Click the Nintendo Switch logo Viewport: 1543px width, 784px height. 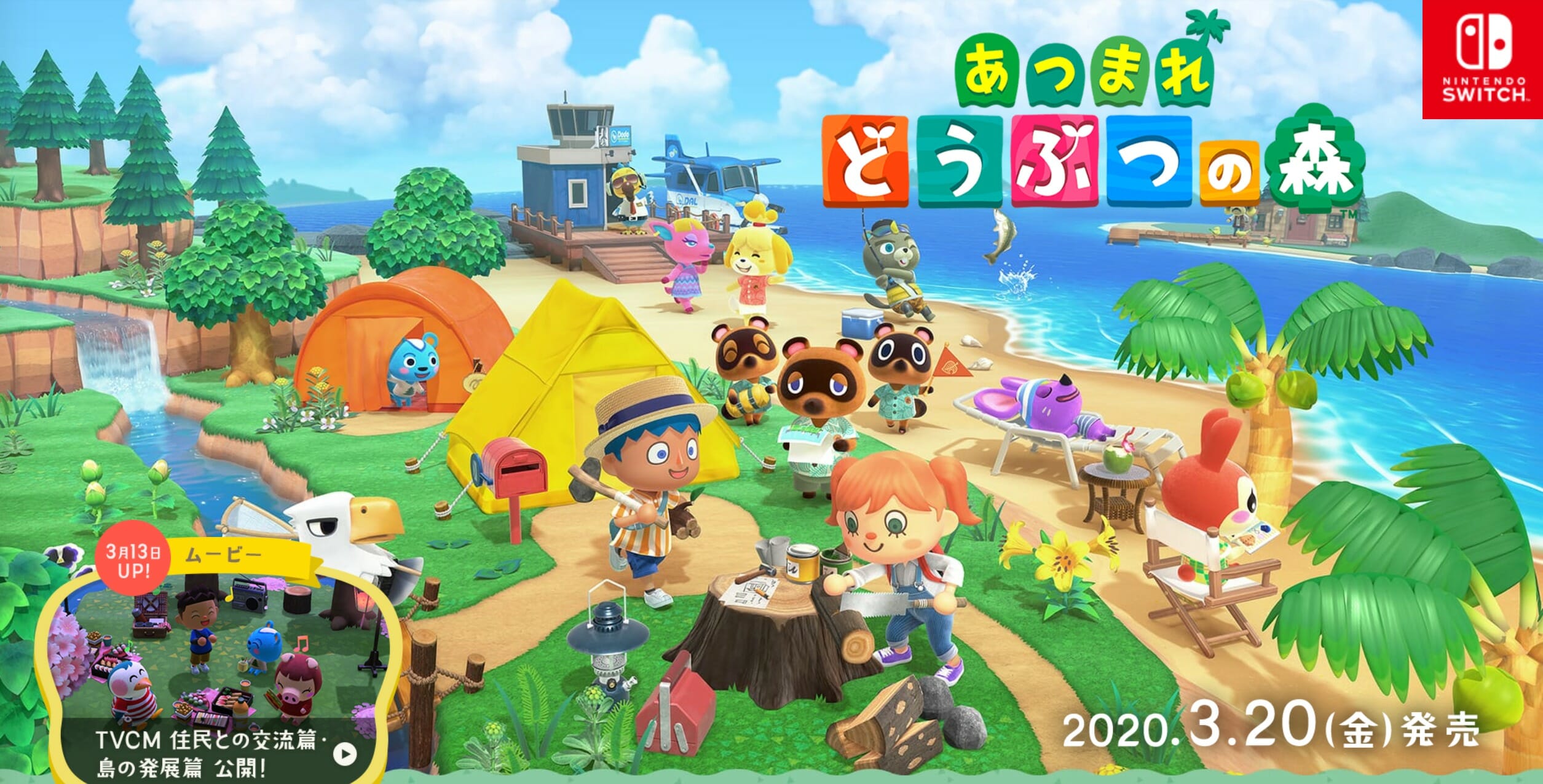(1483, 59)
